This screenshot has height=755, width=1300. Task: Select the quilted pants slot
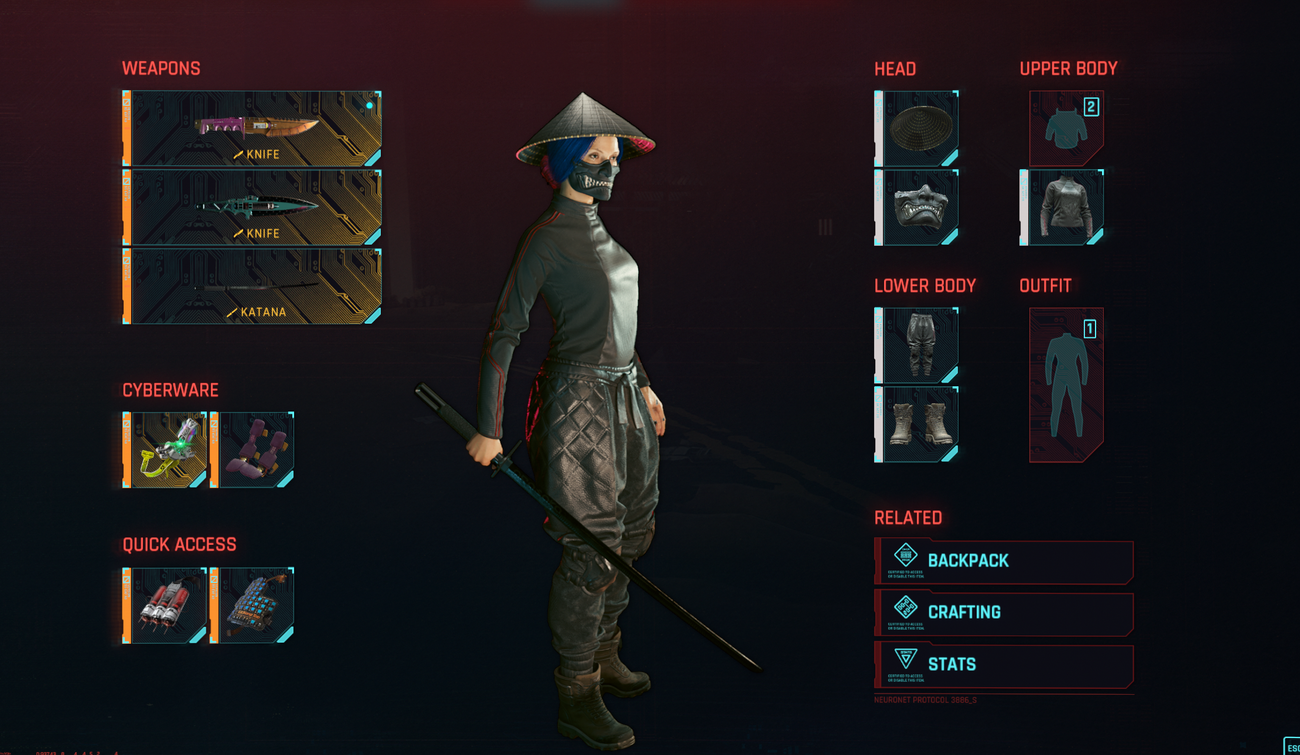[x=918, y=345]
